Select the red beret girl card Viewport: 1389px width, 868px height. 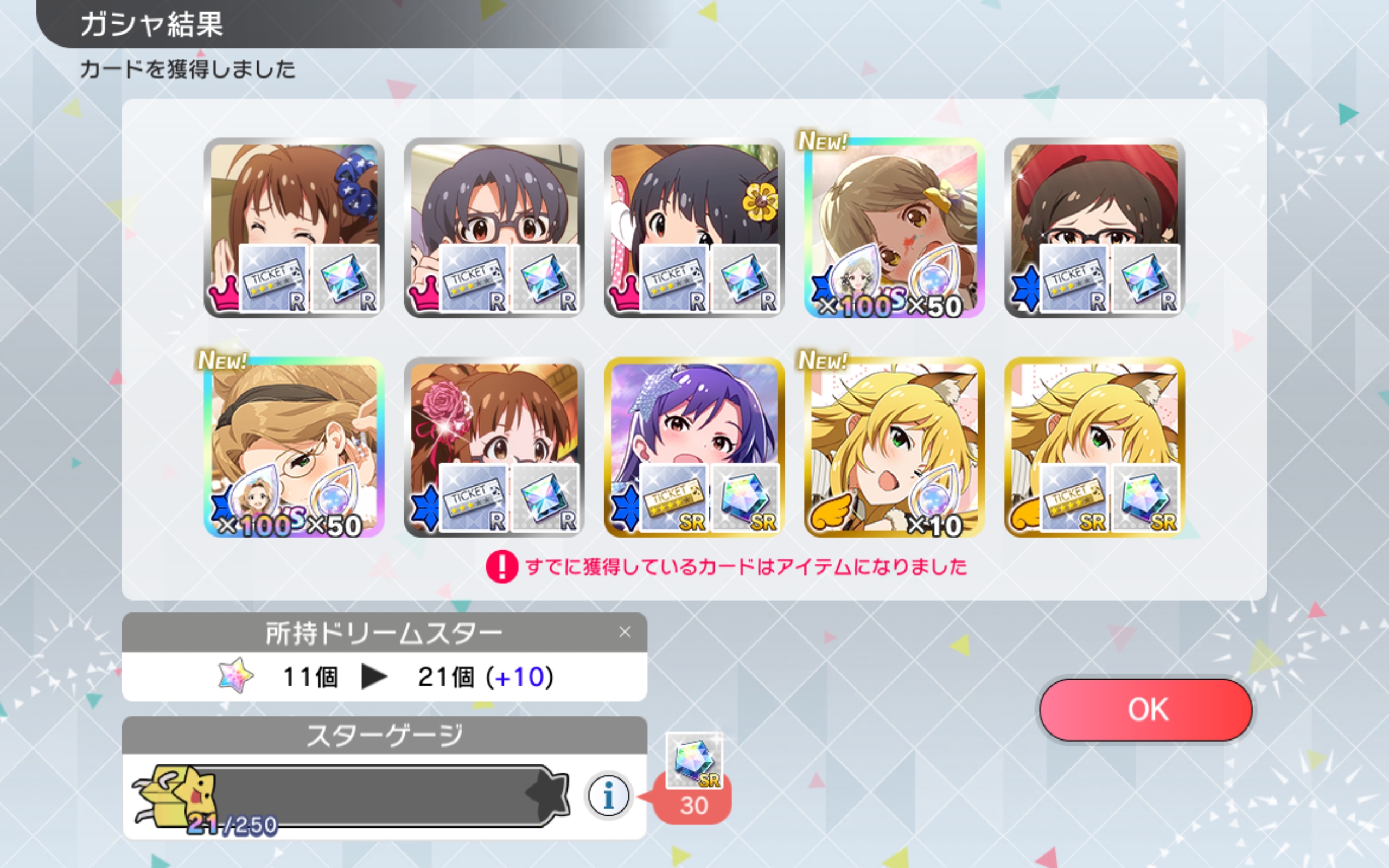click(1094, 227)
